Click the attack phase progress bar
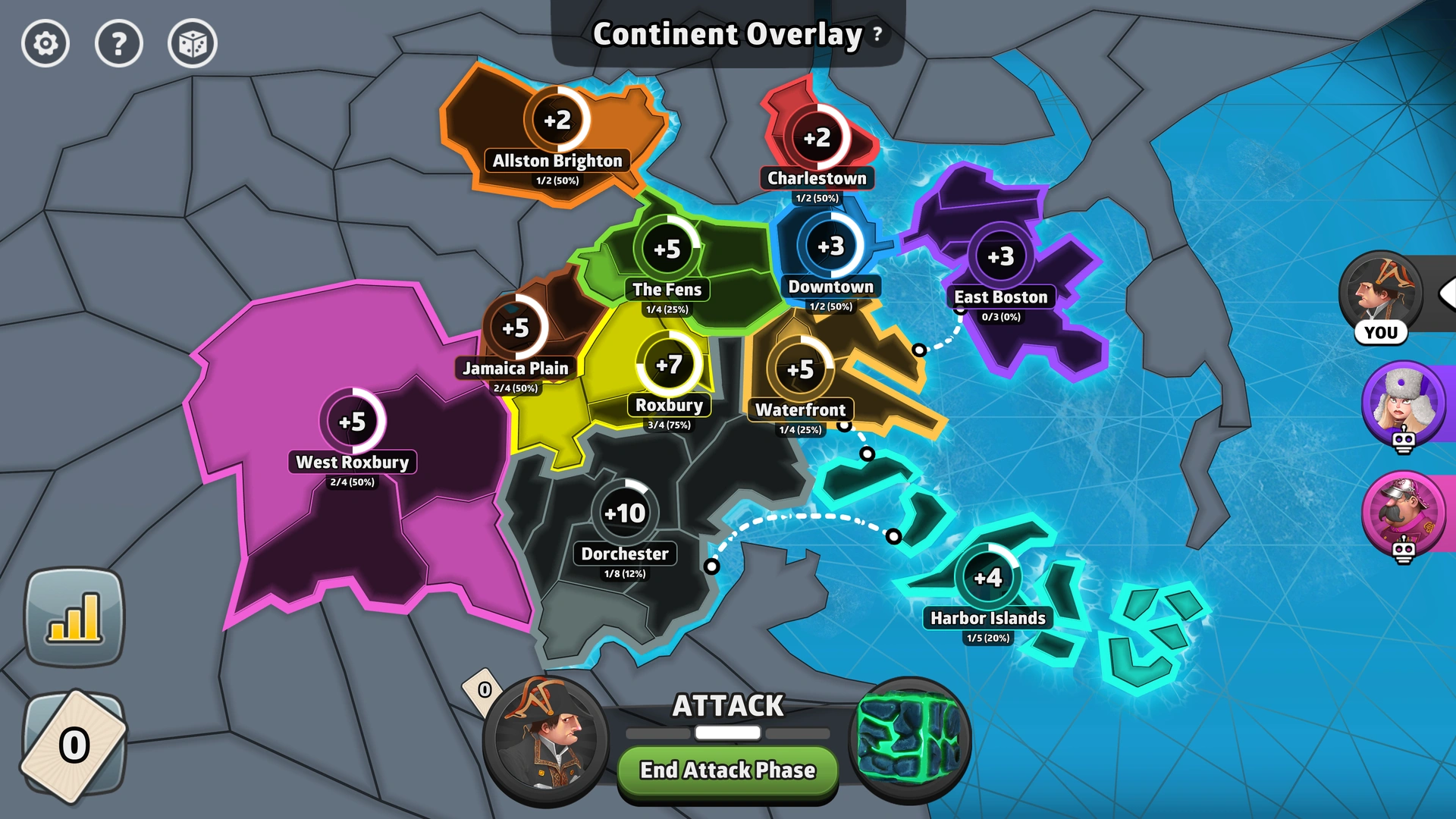 (726, 732)
